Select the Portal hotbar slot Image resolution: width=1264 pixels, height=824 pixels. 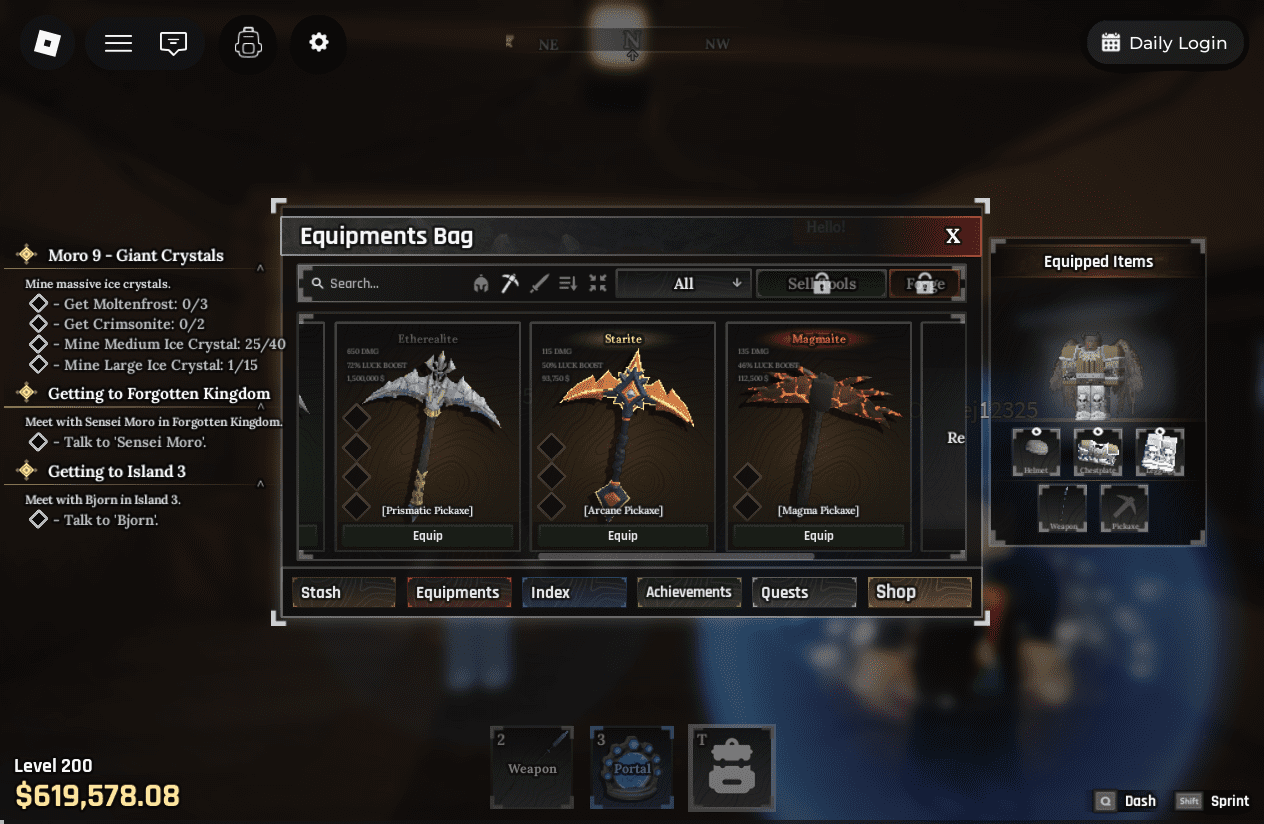coord(632,767)
